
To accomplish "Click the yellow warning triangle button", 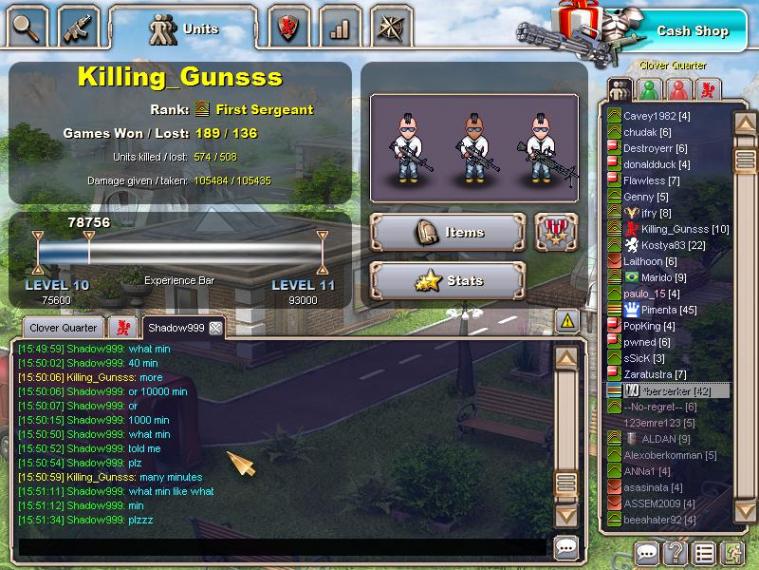I will click(x=567, y=321).
